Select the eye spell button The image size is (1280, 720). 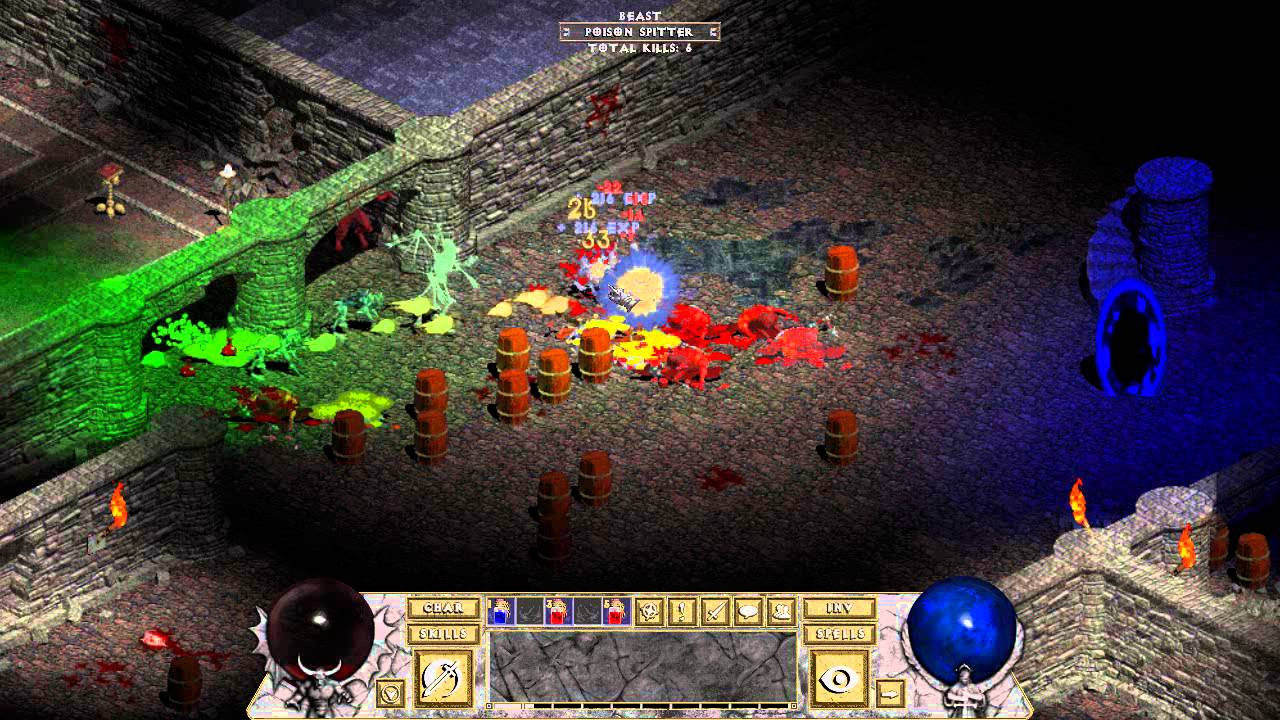tap(839, 677)
